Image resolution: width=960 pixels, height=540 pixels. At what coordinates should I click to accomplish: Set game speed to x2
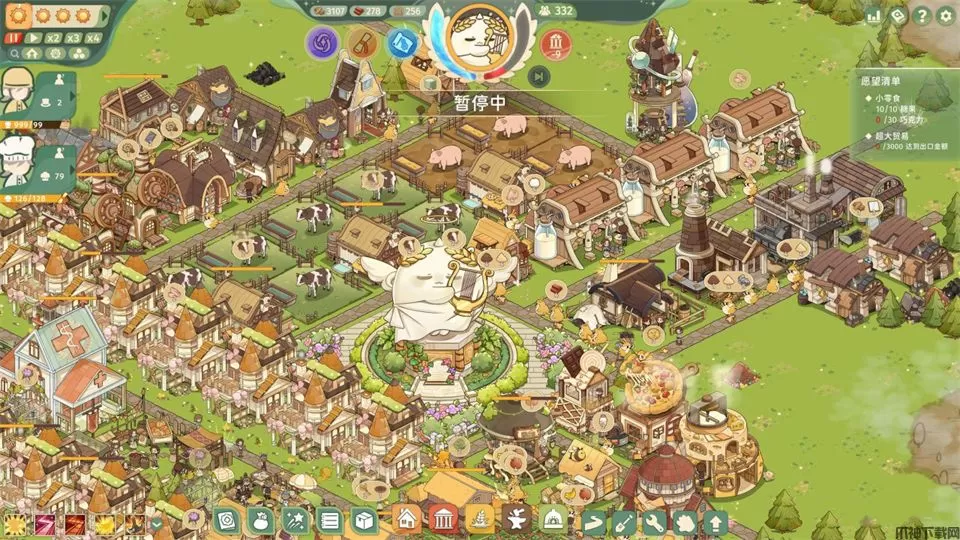[x=54, y=37]
